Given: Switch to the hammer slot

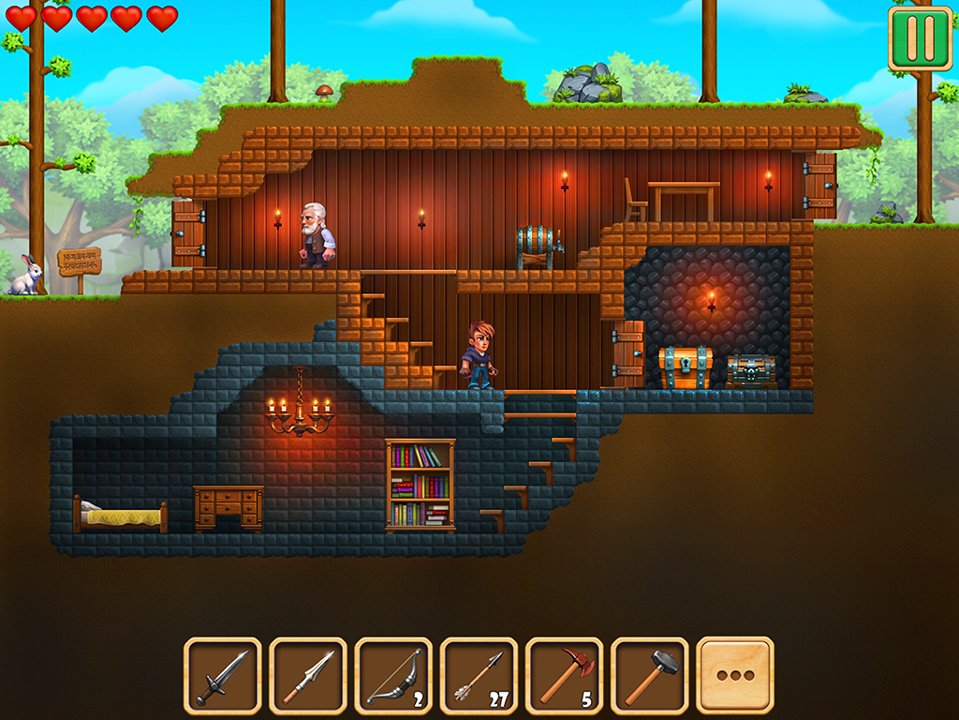Looking at the screenshot, I should [x=649, y=675].
